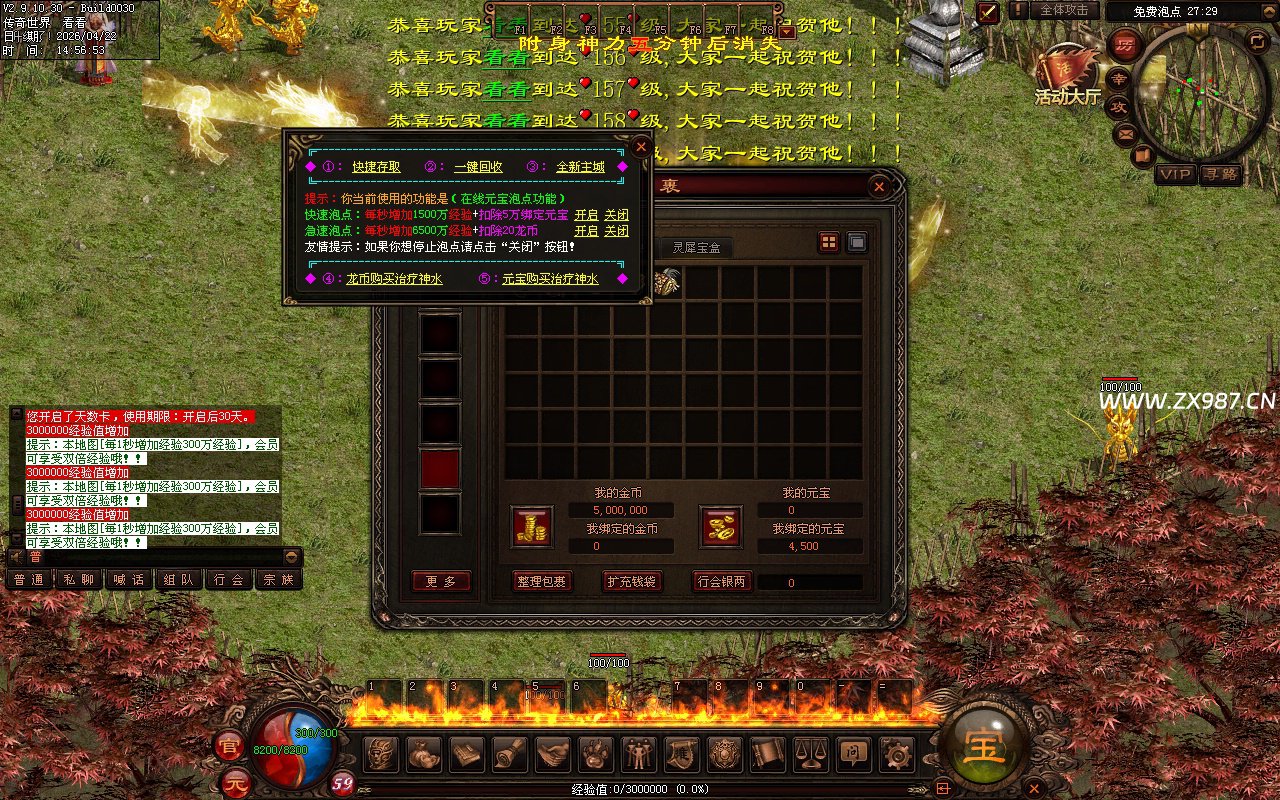1280x800 pixels.
Task: Open the 活动大厅 activity hall
Action: click(x=1066, y=76)
